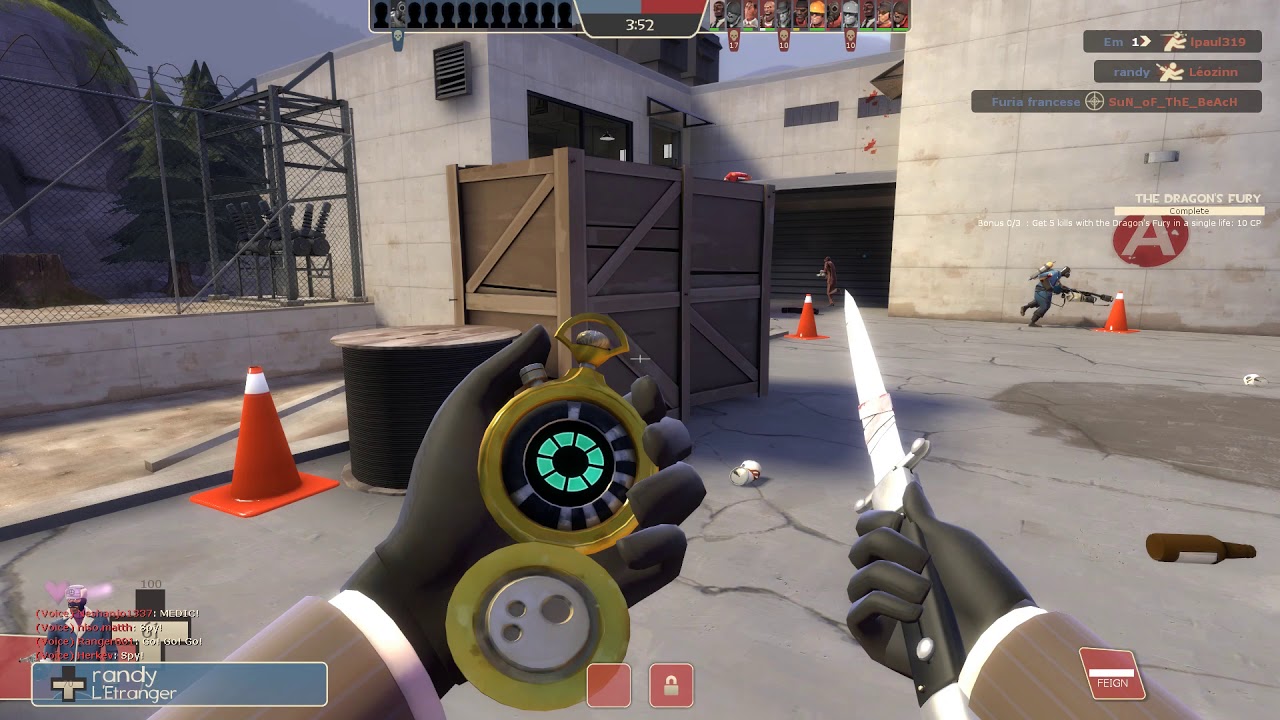Select the padlocked control point icon

coord(671,686)
